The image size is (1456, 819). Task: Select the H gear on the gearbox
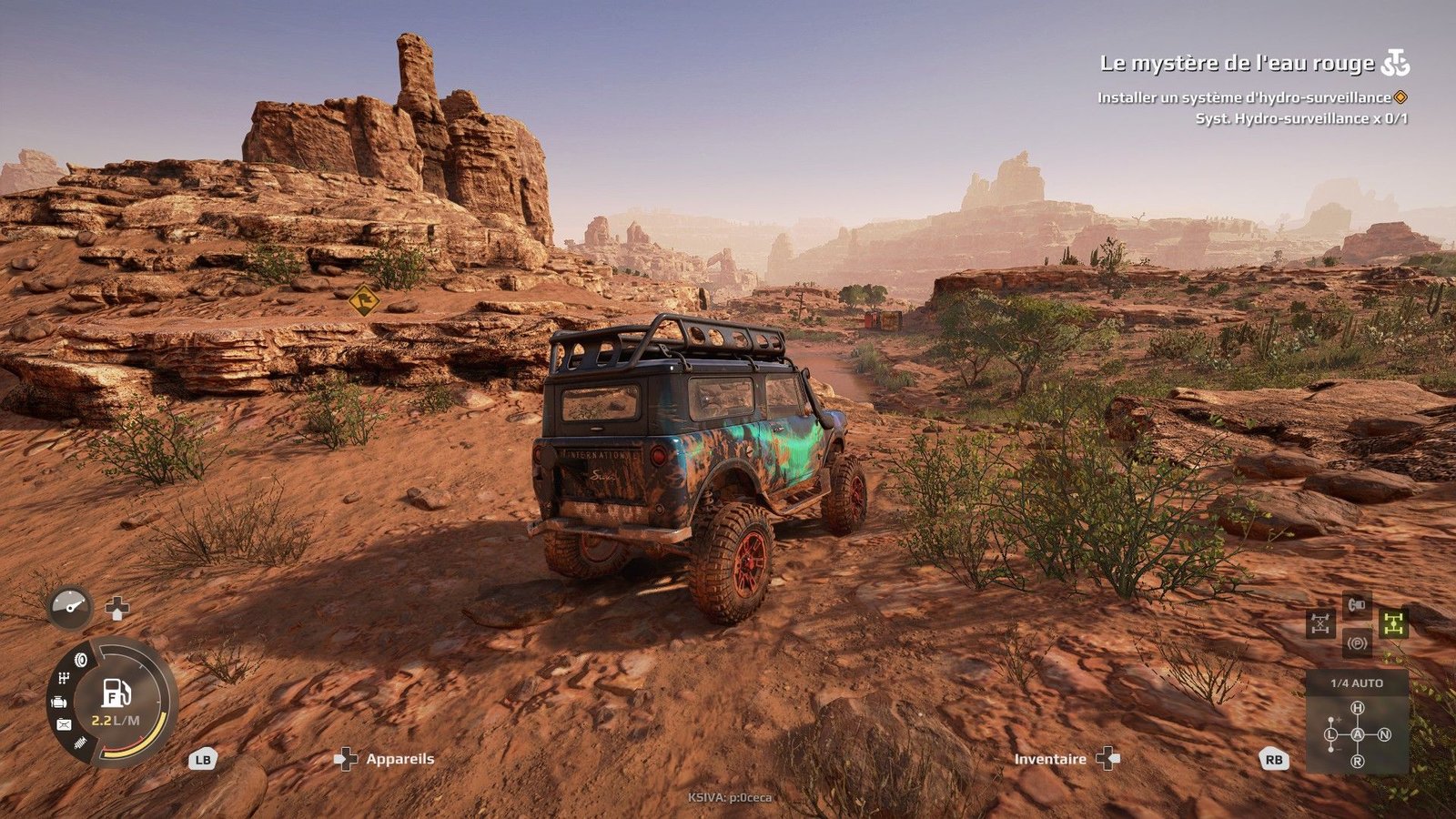tap(1358, 708)
